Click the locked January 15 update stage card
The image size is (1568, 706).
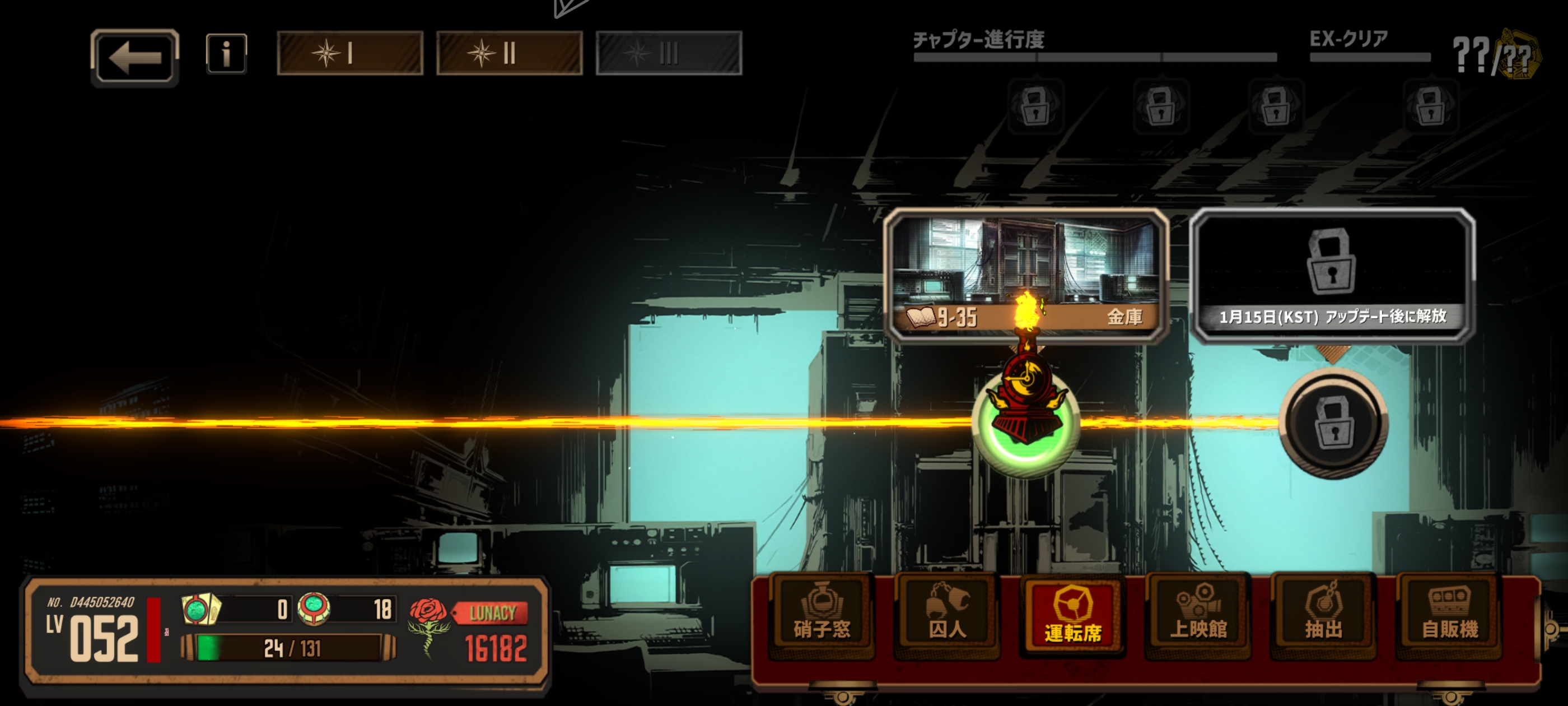click(x=1332, y=275)
